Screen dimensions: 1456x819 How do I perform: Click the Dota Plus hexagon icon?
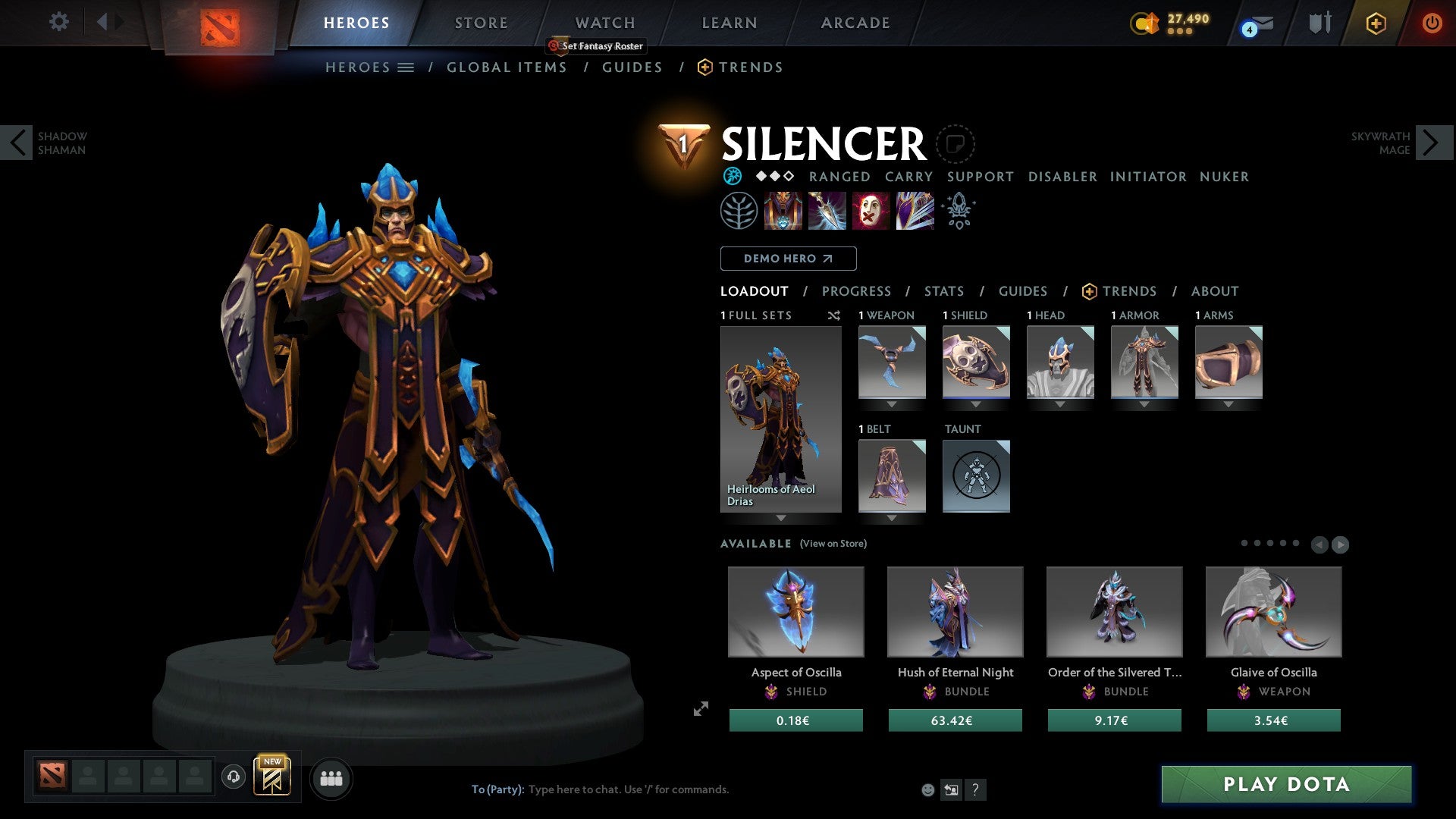pos(1376,23)
